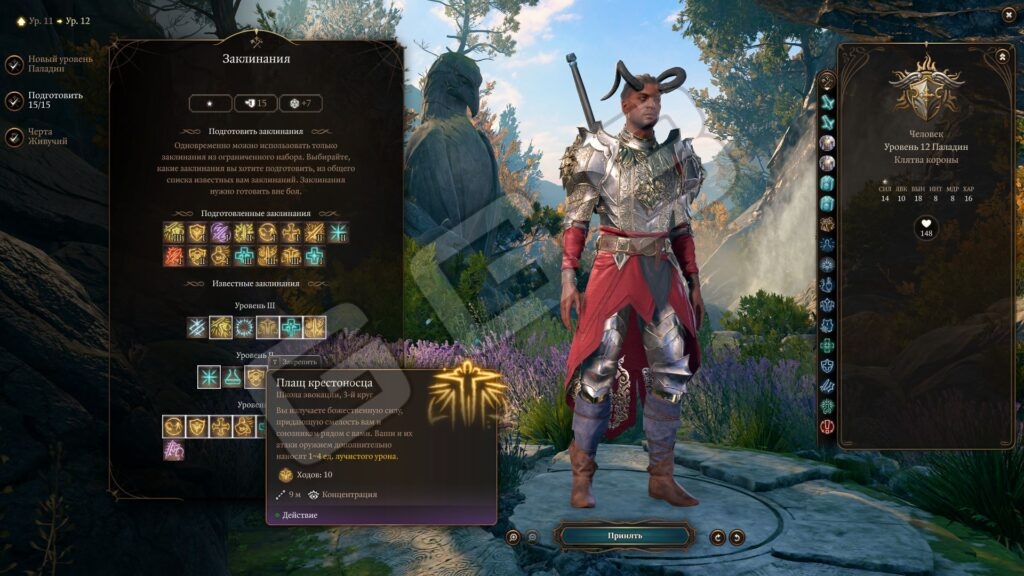
Task: Open the Новый уровень Паладин step
Action: [14, 65]
